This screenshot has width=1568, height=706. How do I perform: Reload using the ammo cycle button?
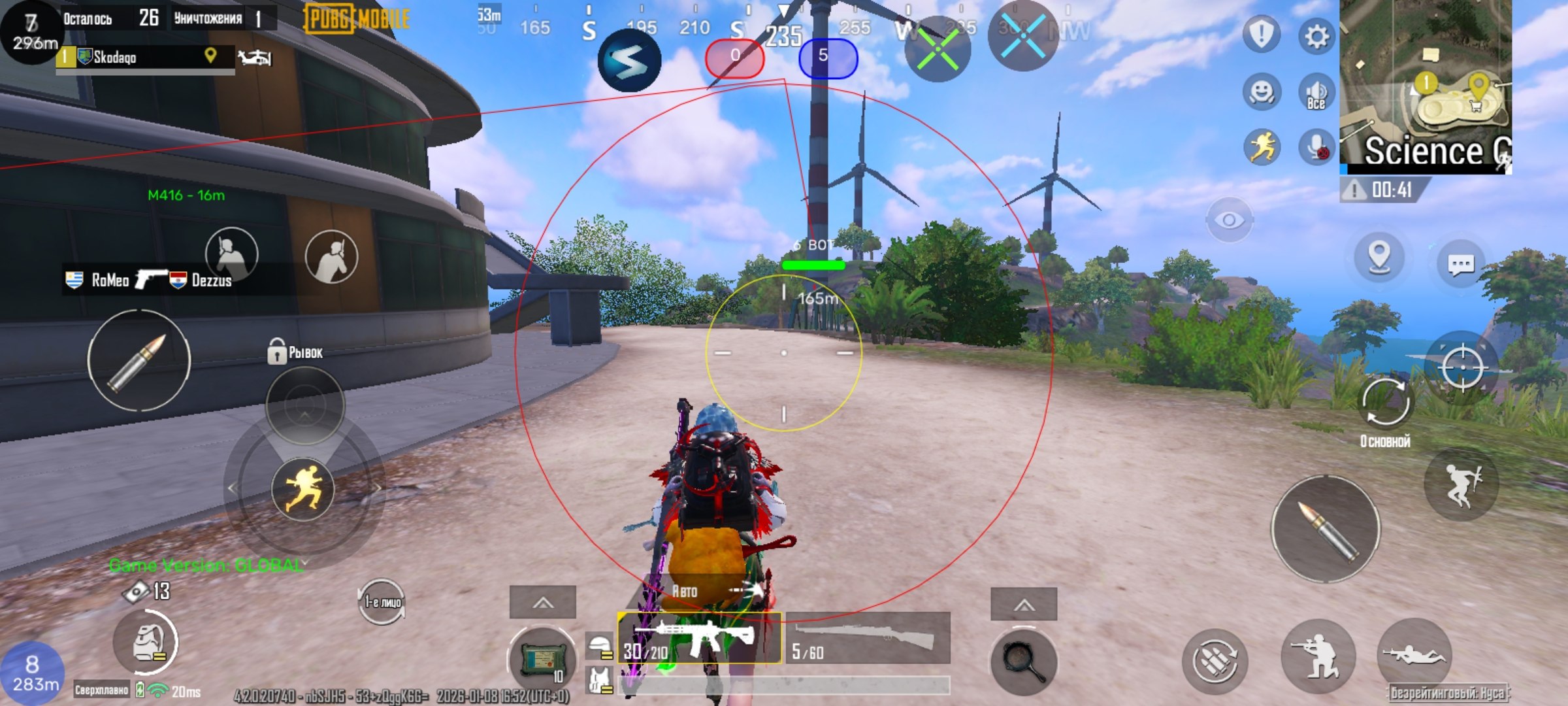(1215, 661)
